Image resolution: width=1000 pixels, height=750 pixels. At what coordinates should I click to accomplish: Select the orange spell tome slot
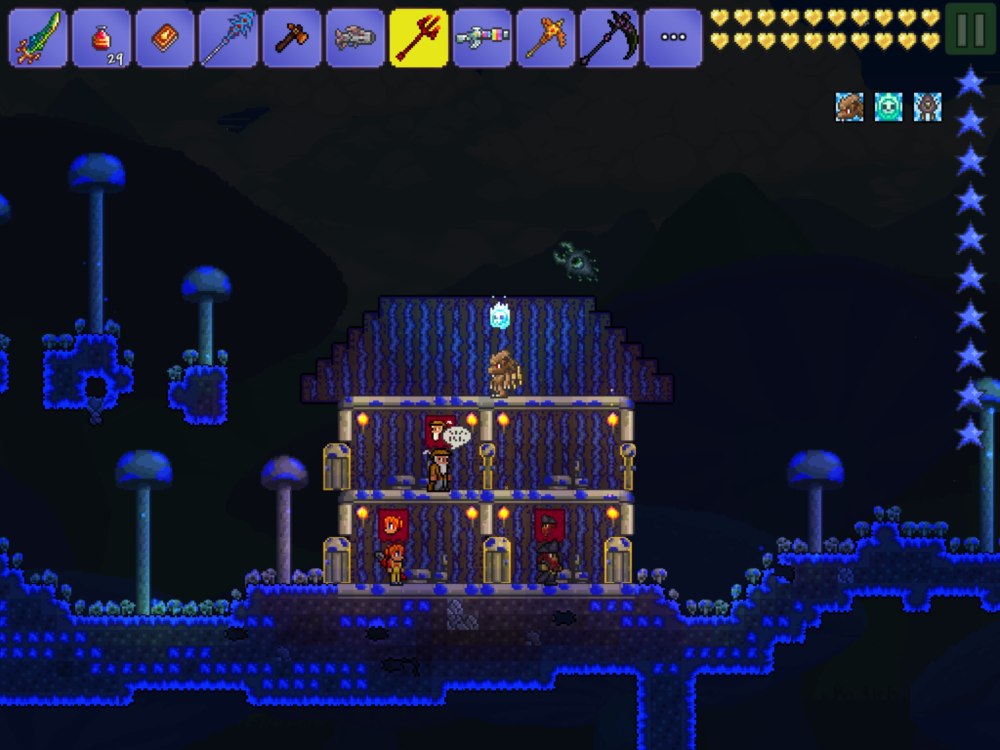click(165, 38)
